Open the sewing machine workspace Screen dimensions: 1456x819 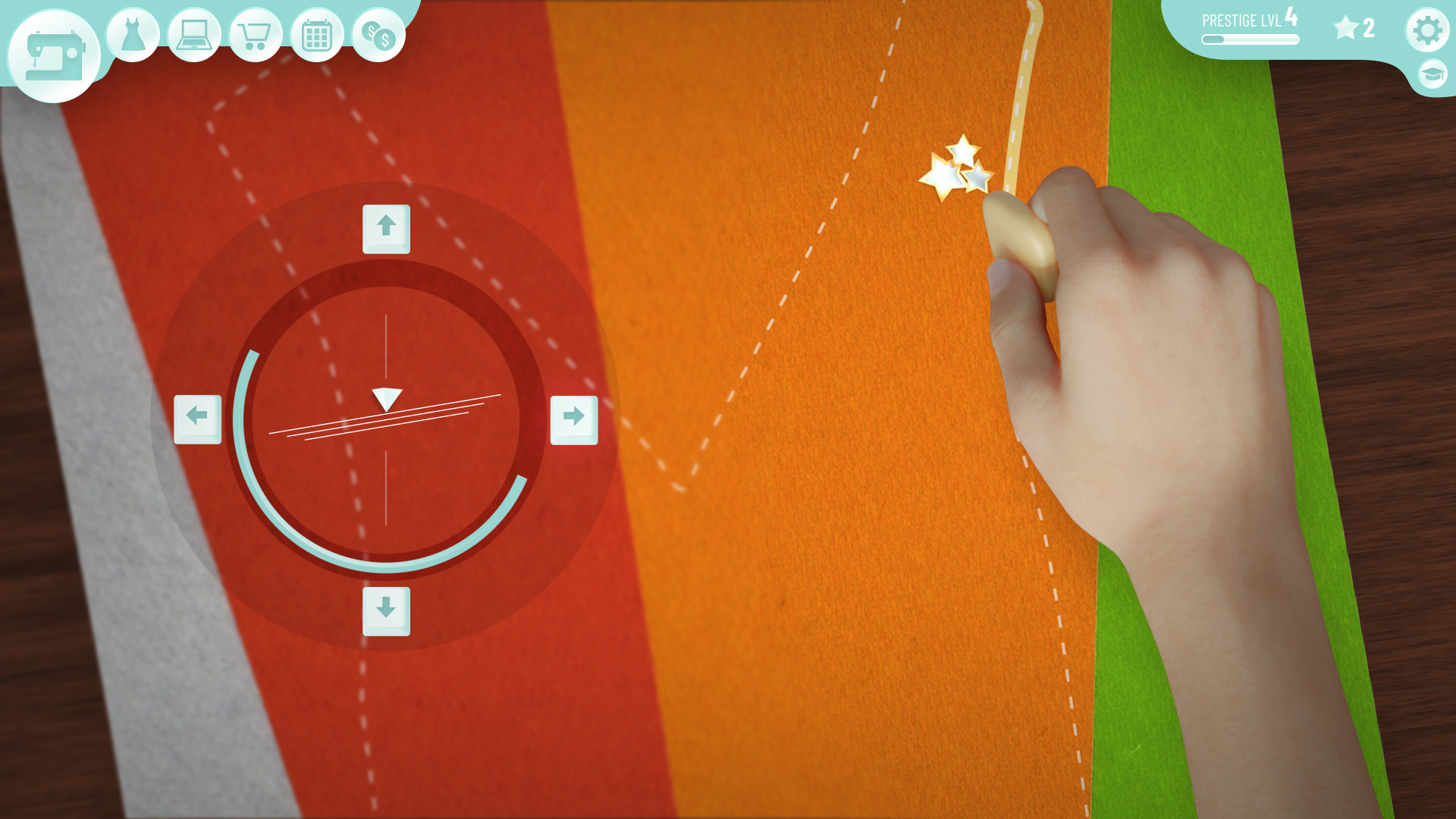click(53, 52)
